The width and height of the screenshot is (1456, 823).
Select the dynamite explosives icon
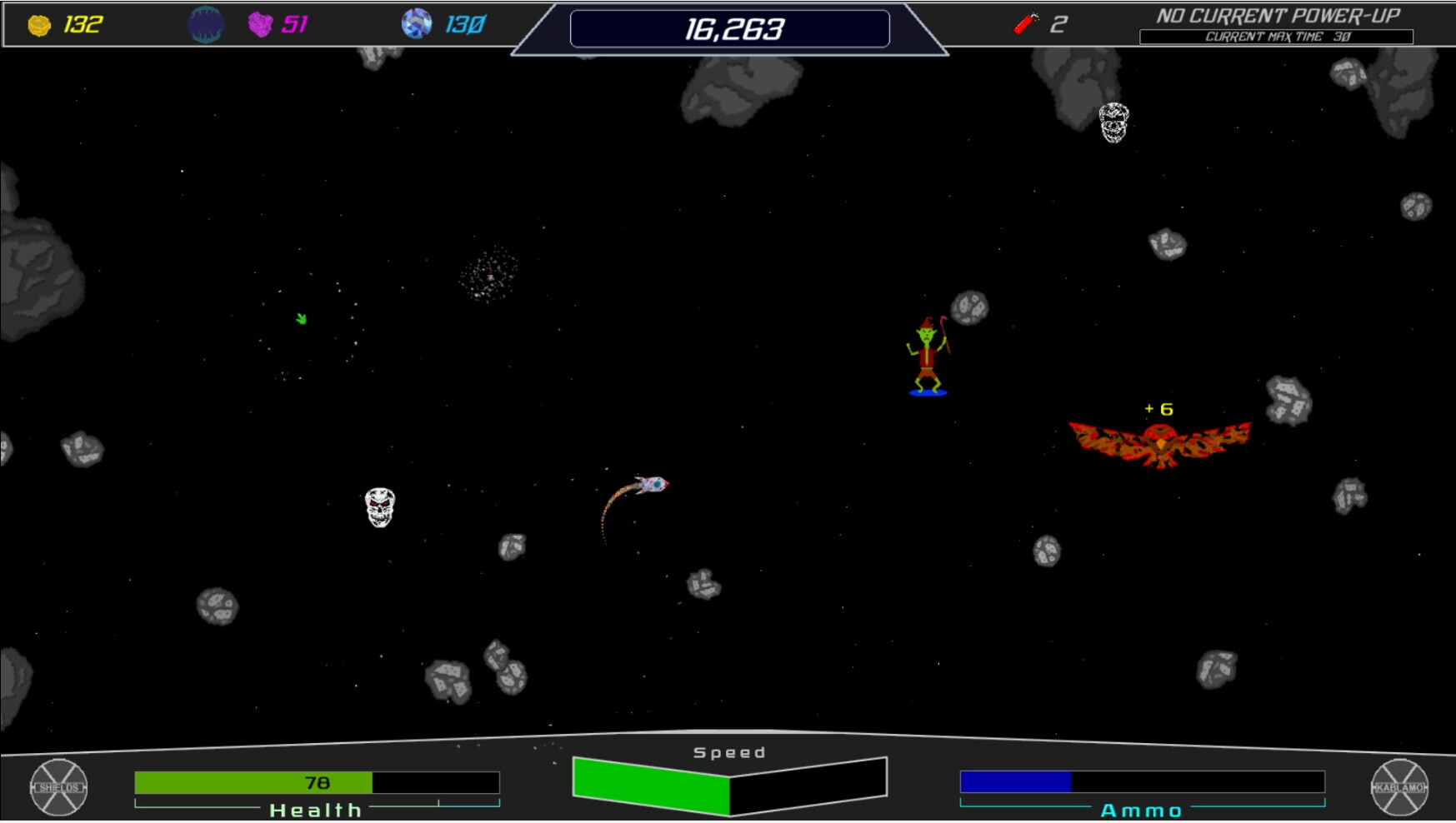coord(1026,24)
